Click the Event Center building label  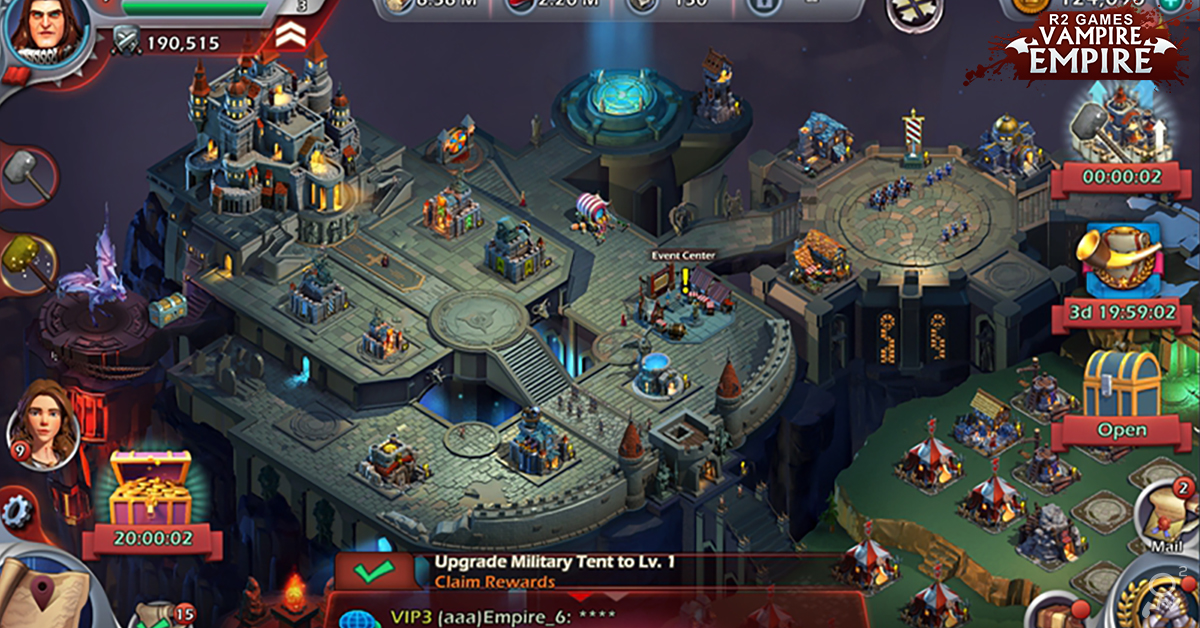[684, 256]
